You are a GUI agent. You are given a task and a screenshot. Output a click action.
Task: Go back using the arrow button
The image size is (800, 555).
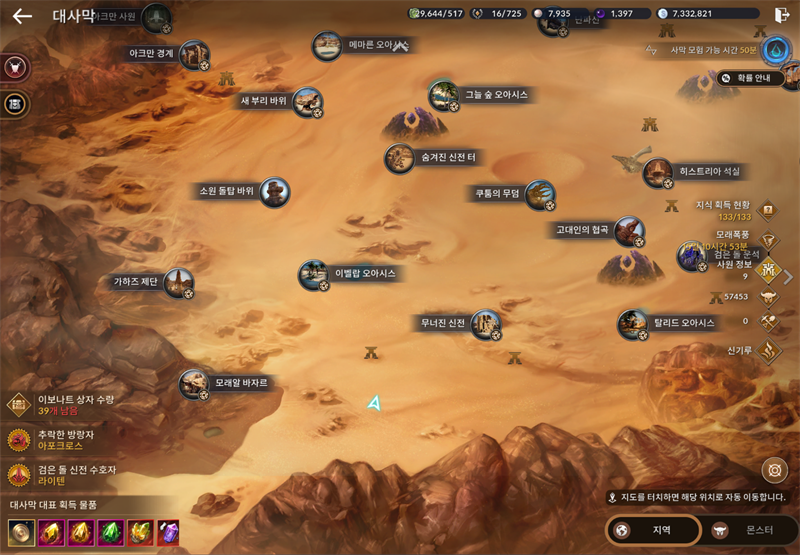pos(22,16)
